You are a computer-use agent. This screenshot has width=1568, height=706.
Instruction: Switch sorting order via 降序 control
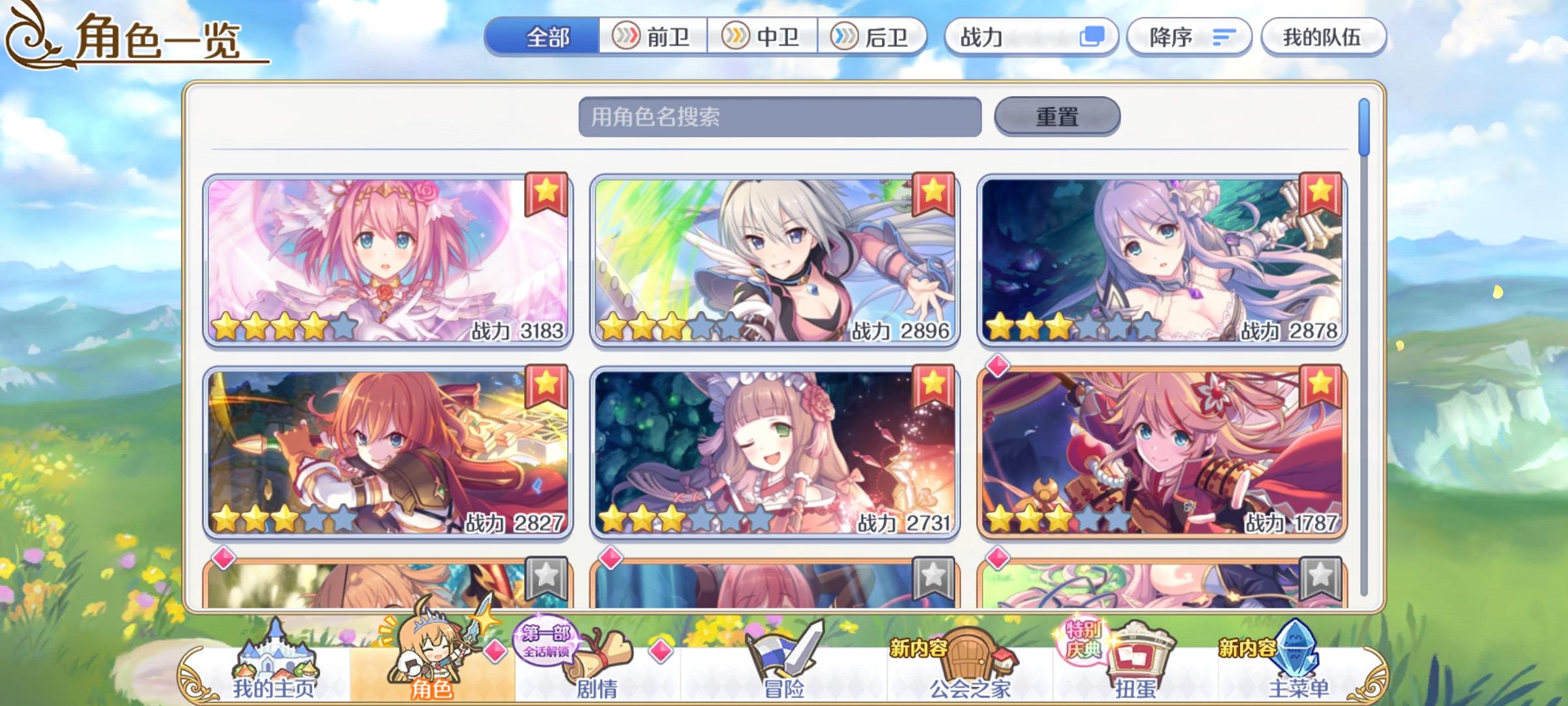tap(1189, 37)
